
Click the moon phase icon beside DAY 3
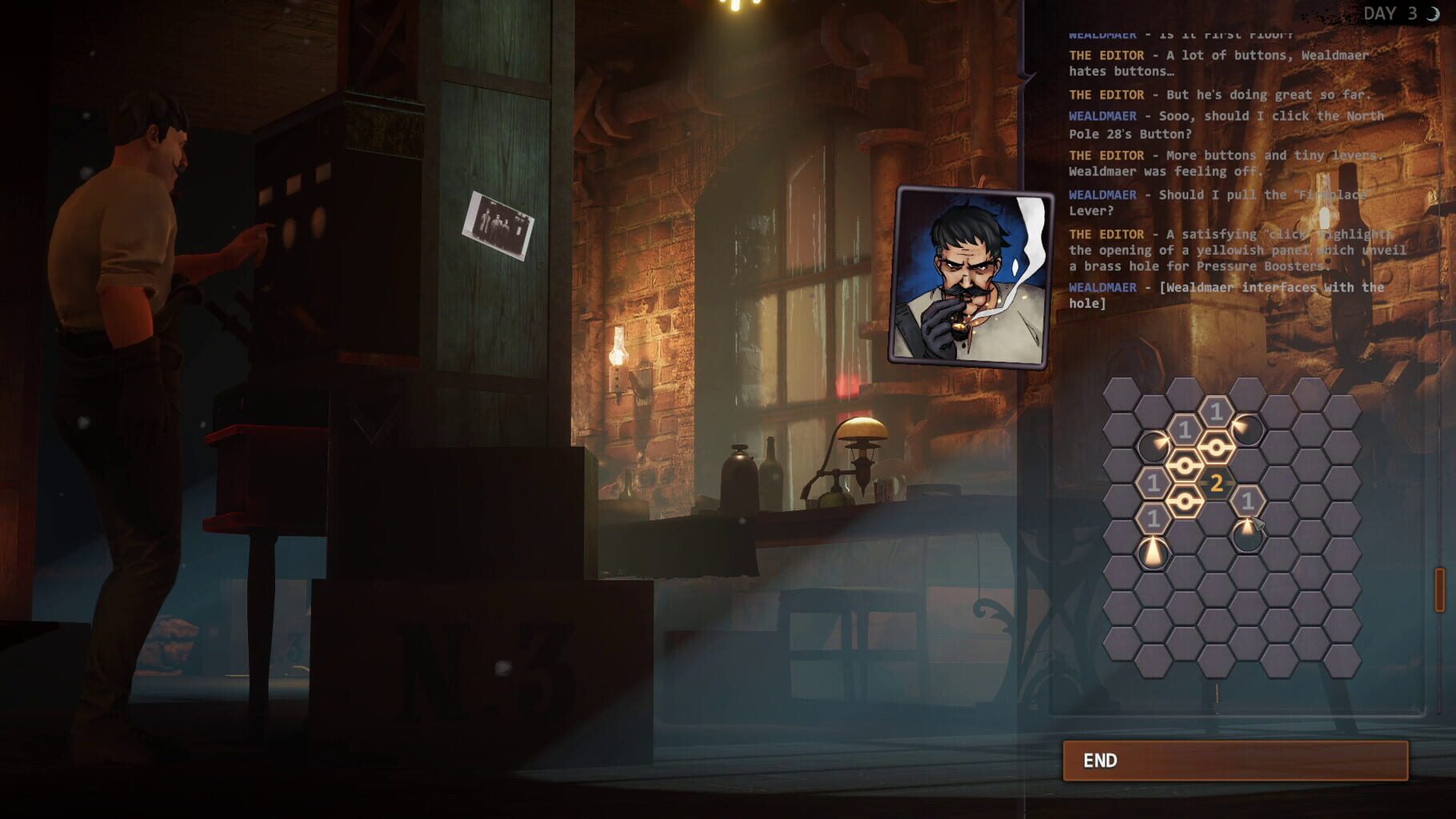[x=1434, y=12]
